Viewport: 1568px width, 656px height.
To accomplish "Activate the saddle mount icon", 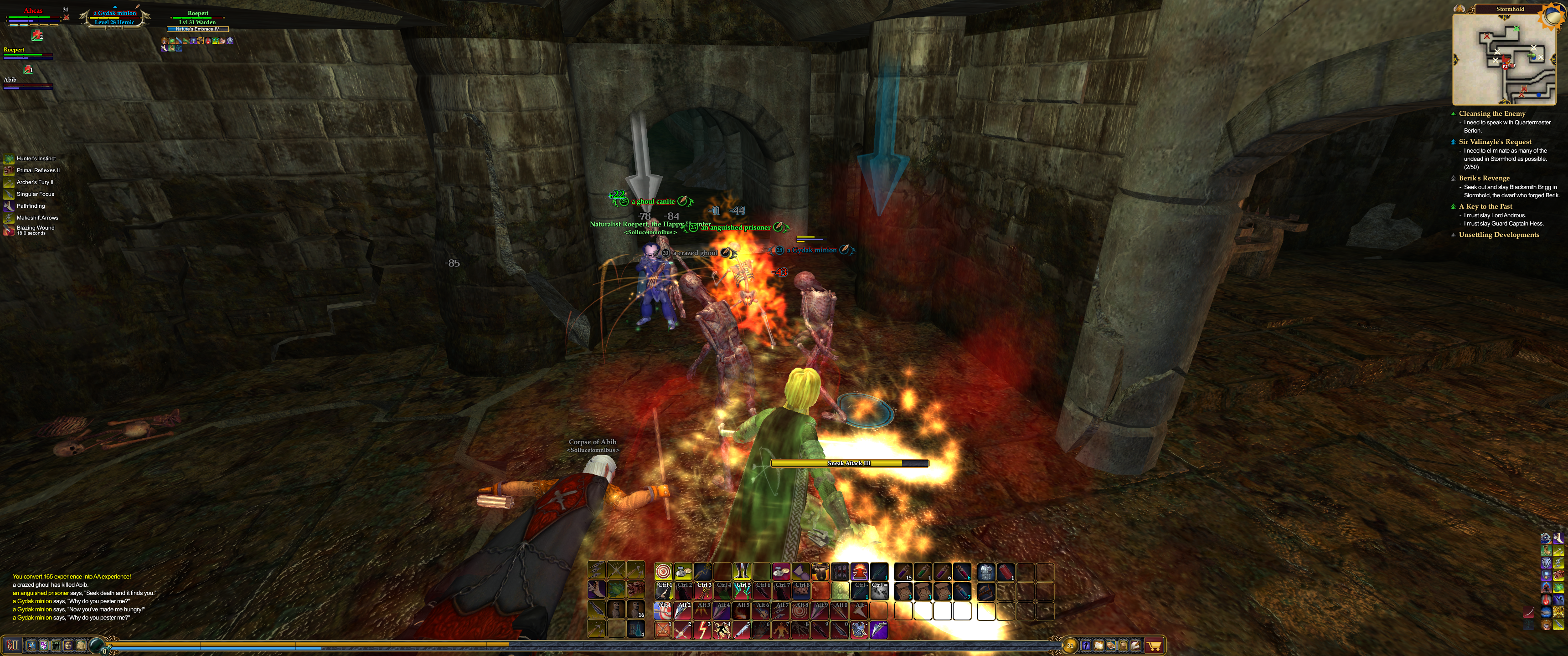I will click(820, 571).
